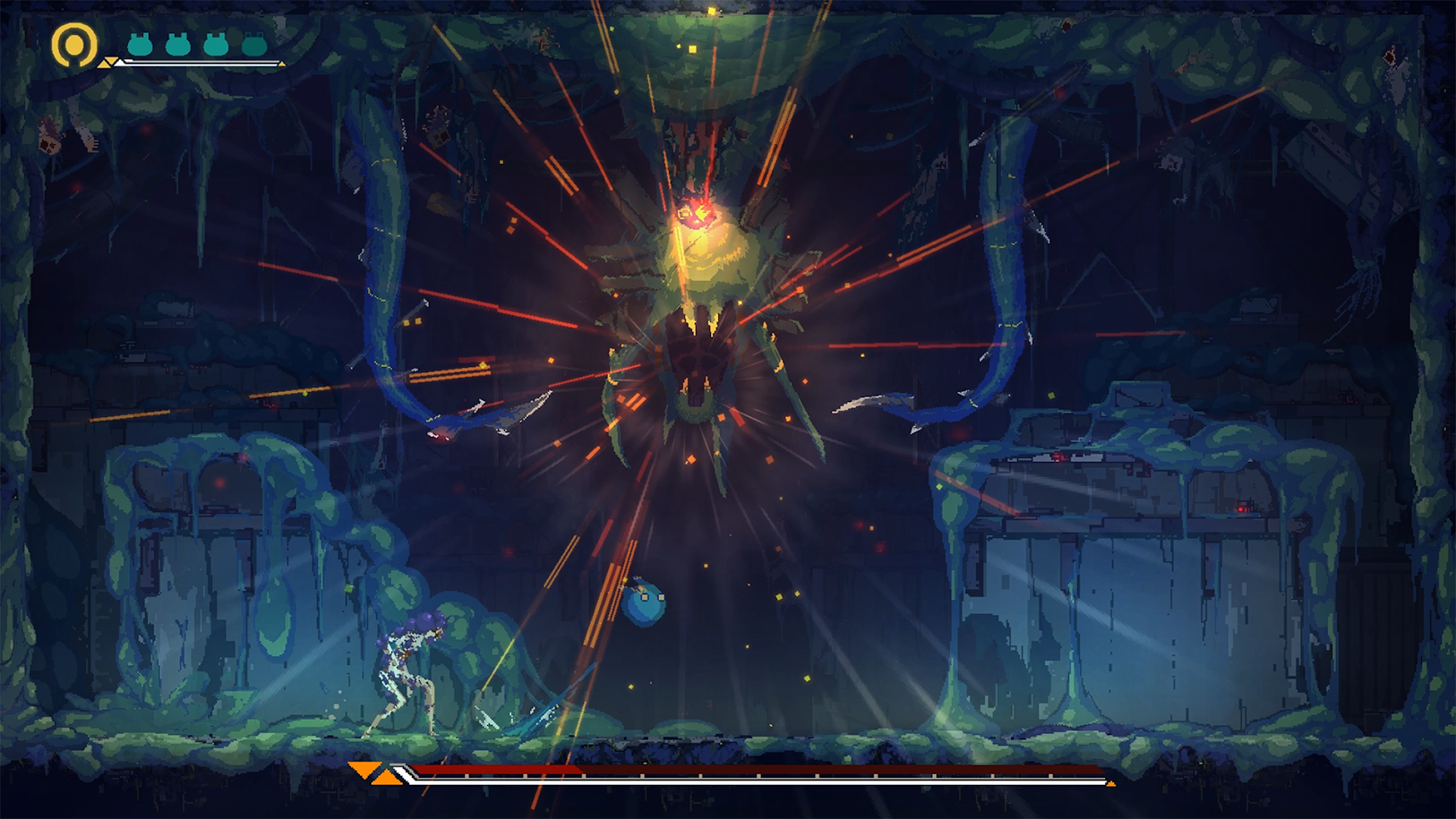Click the small yellow triangle beside the orb
The image size is (1456, 819).
pyautogui.click(x=107, y=63)
